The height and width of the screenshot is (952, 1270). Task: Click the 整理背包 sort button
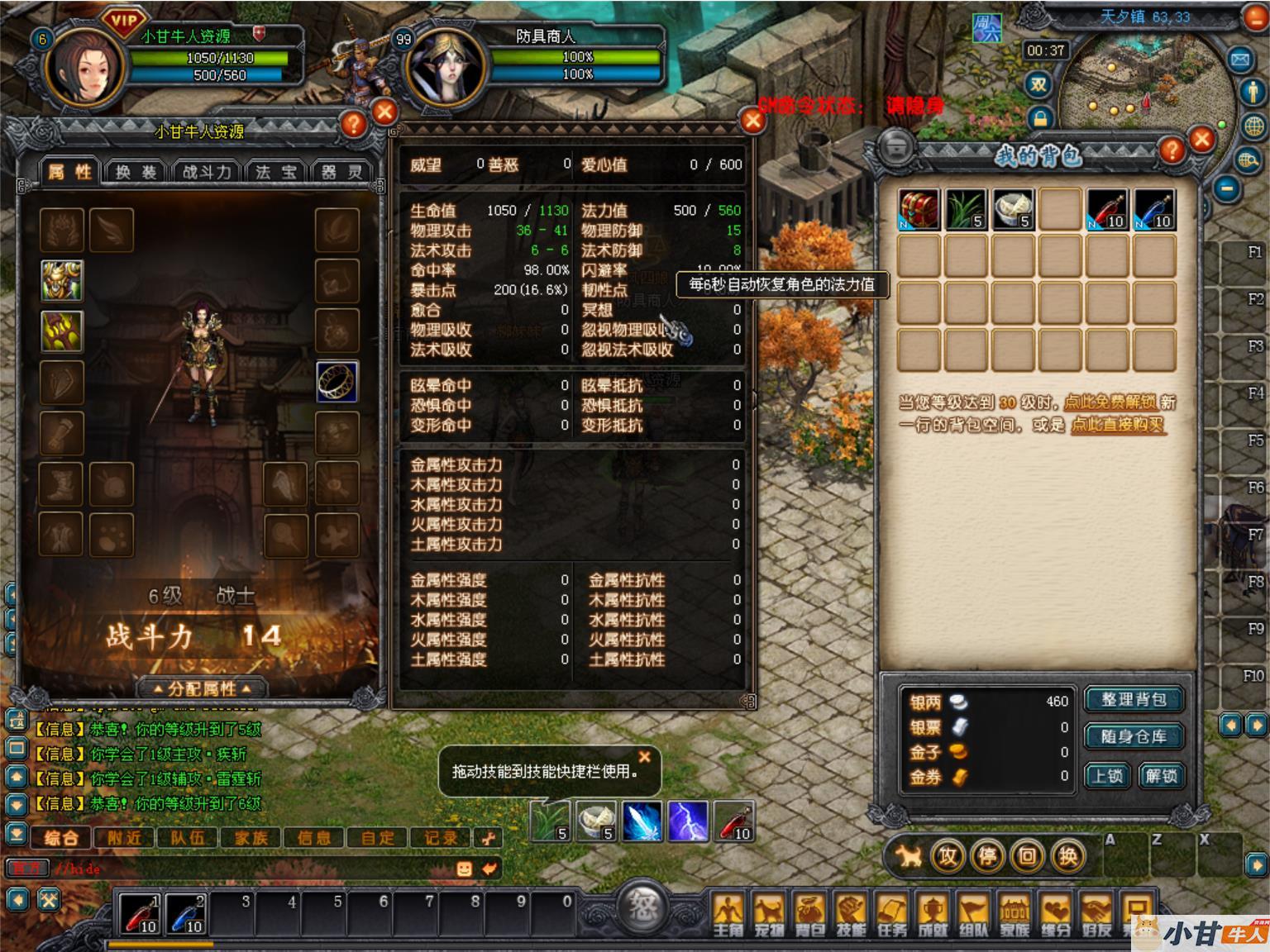(x=1133, y=700)
